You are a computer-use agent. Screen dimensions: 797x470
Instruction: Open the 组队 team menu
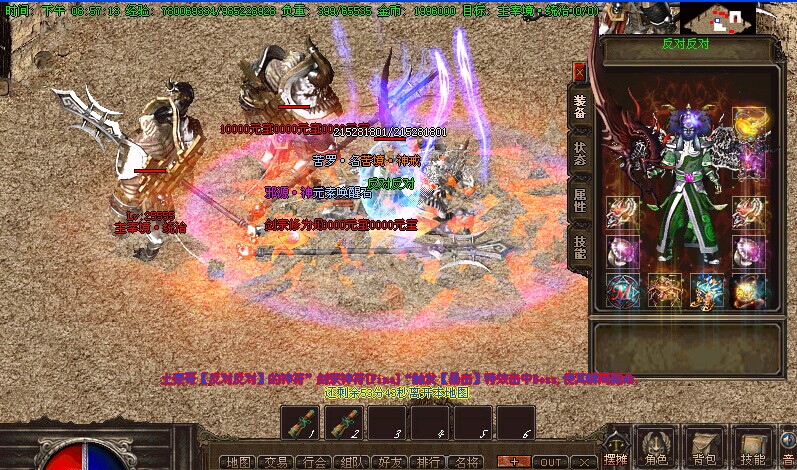point(351,462)
